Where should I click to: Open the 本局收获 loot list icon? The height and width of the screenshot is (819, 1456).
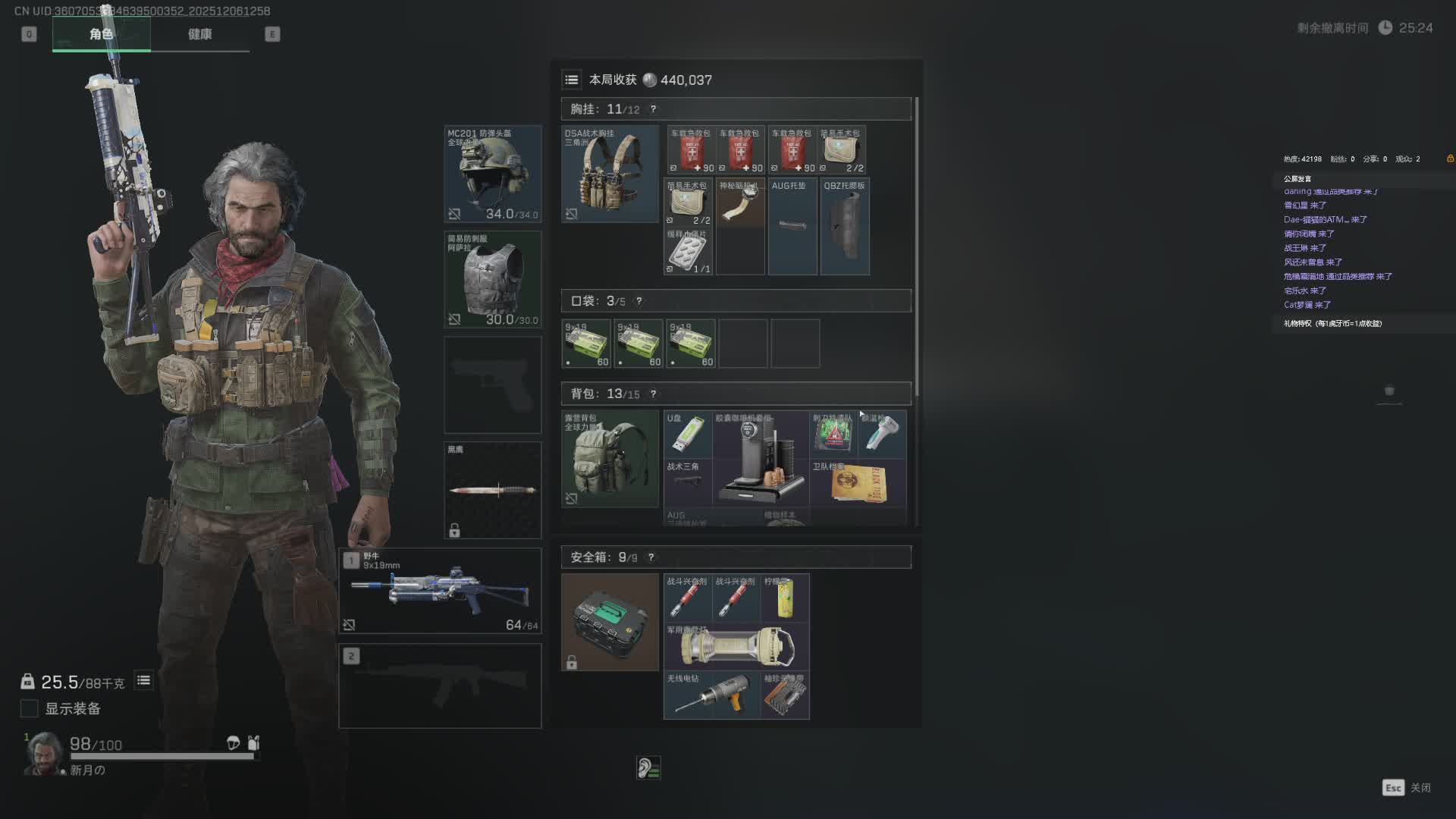coord(572,80)
